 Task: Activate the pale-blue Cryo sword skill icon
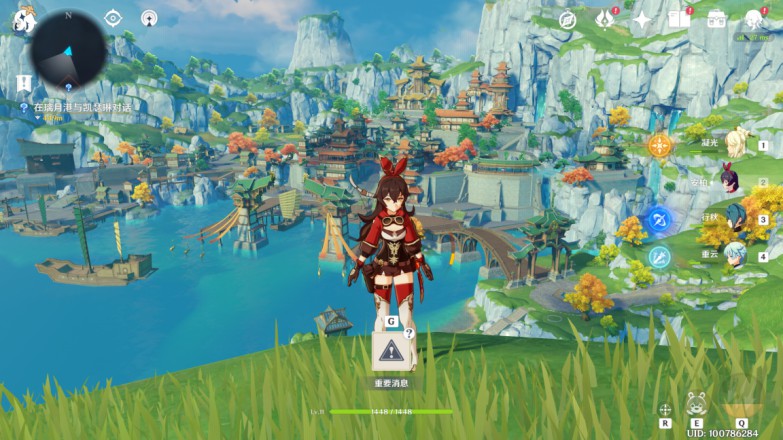[x=659, y=256]
